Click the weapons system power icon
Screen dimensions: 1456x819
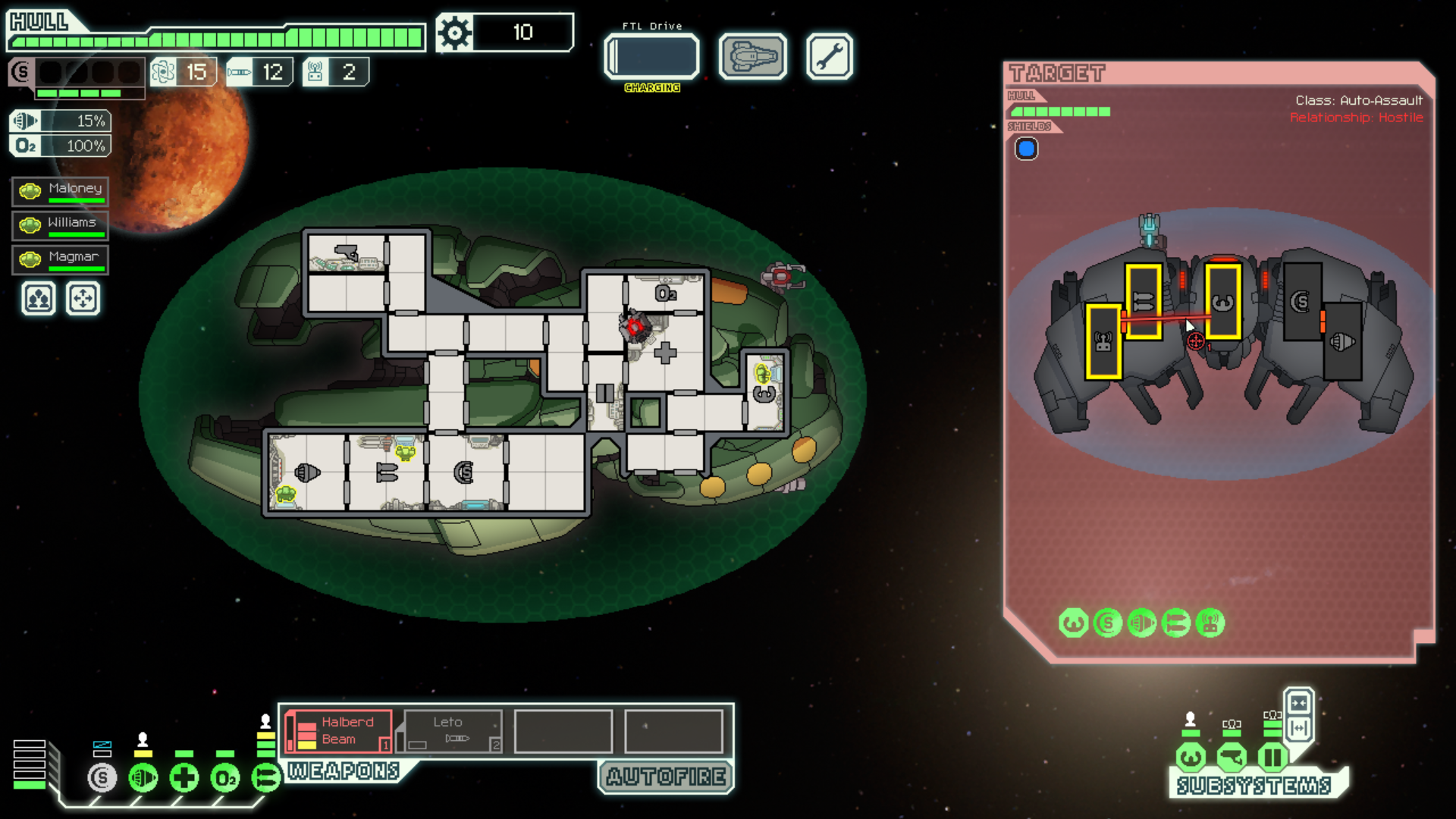point(265,777)
